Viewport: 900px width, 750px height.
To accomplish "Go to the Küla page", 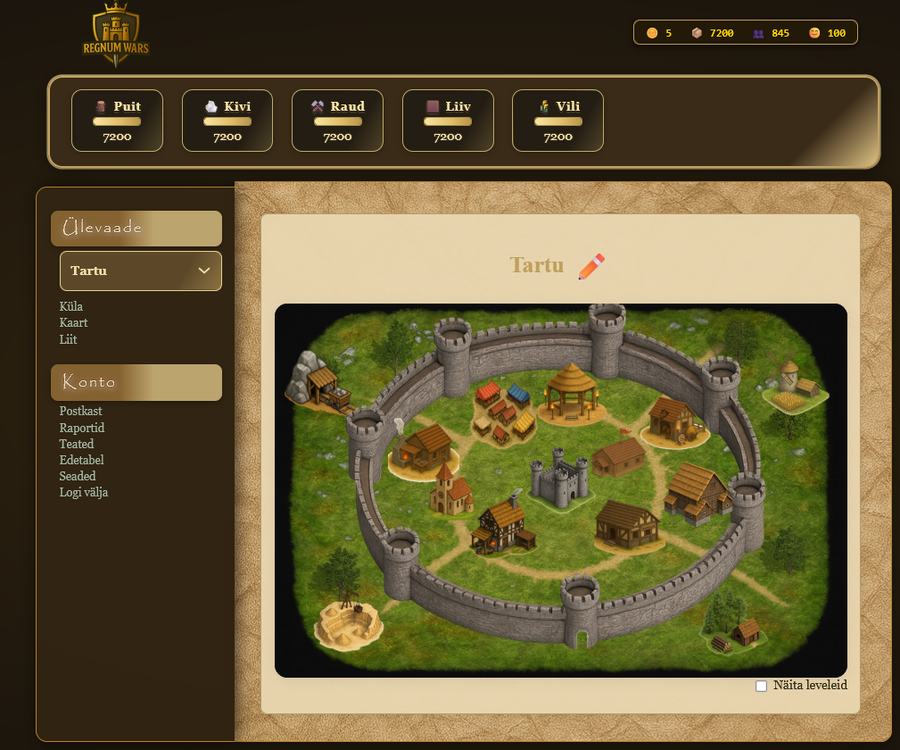I will tap(71, 307).
